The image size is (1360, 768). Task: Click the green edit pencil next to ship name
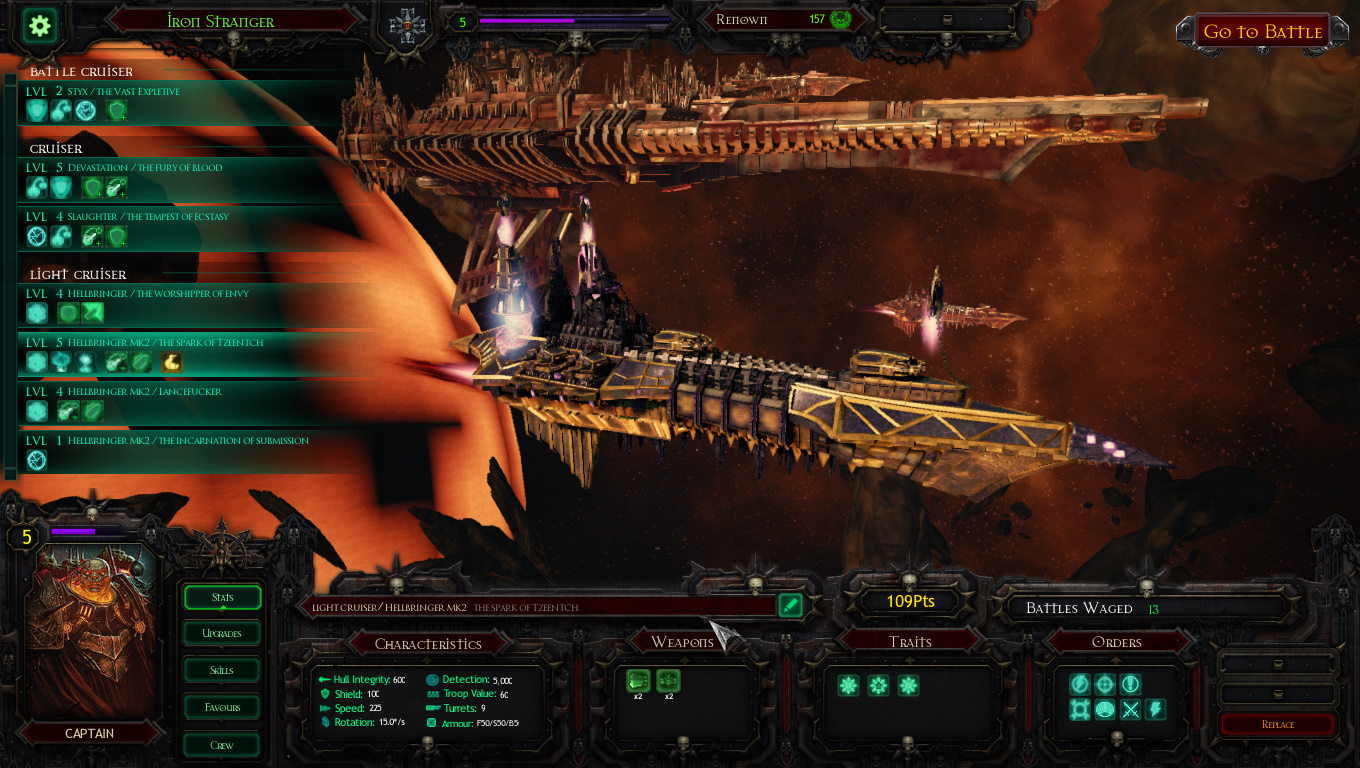(790, 605)
